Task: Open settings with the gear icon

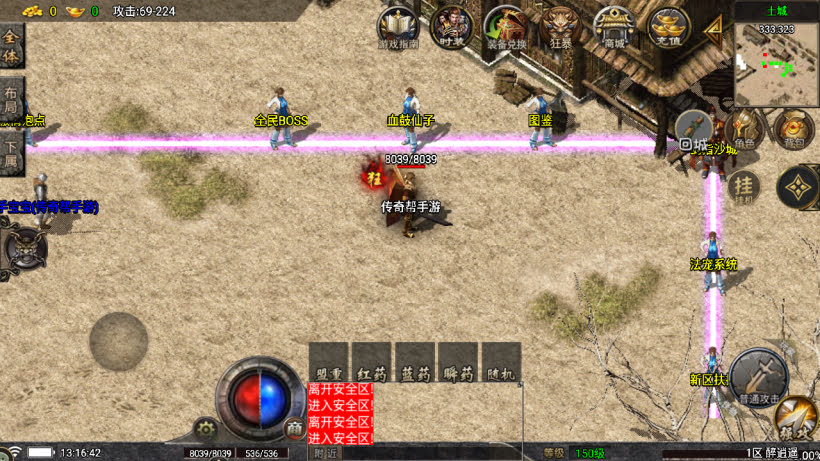Action: tap(206, 429)
